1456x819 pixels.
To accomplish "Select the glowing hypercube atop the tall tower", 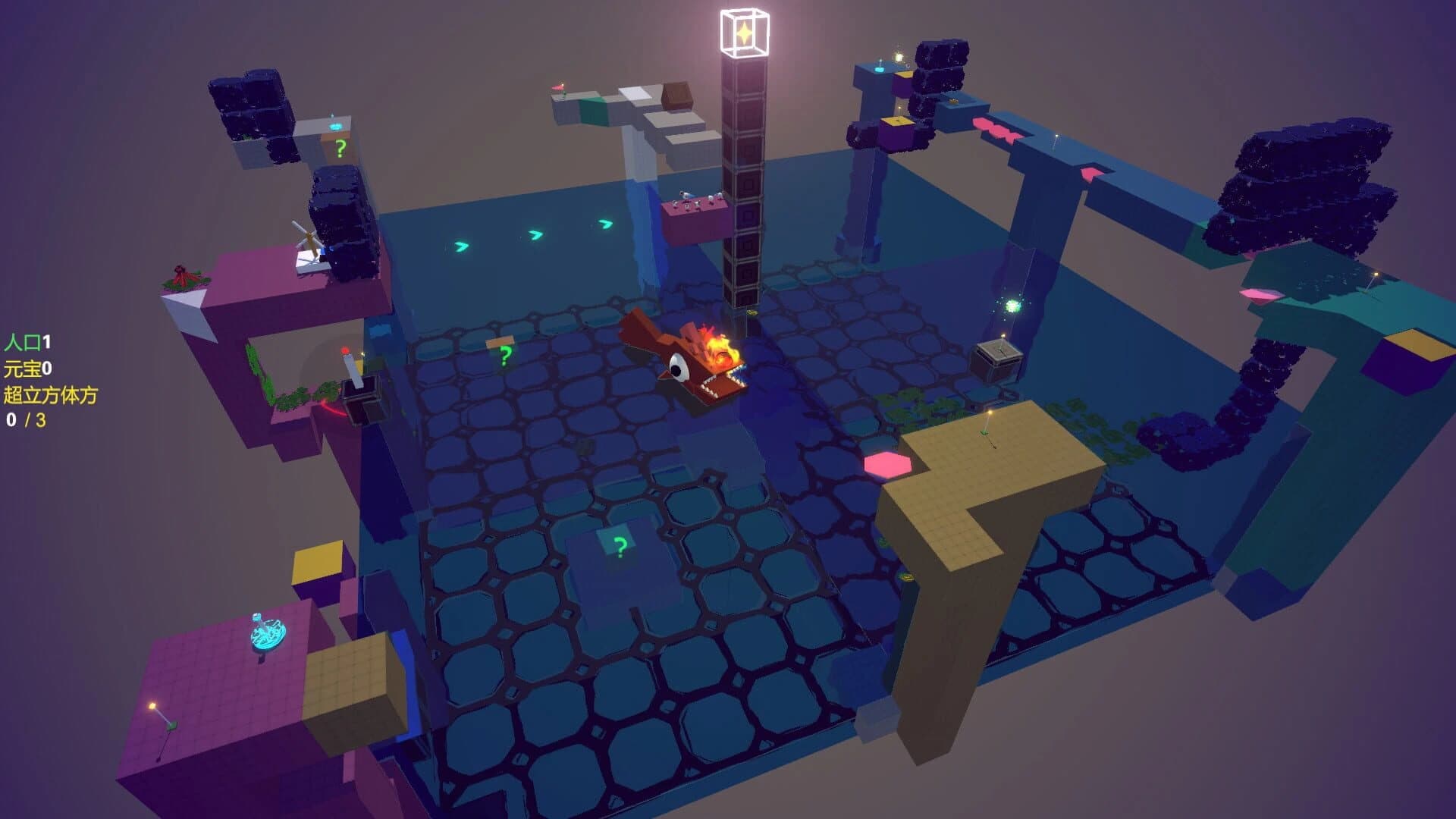I will 743,32.
